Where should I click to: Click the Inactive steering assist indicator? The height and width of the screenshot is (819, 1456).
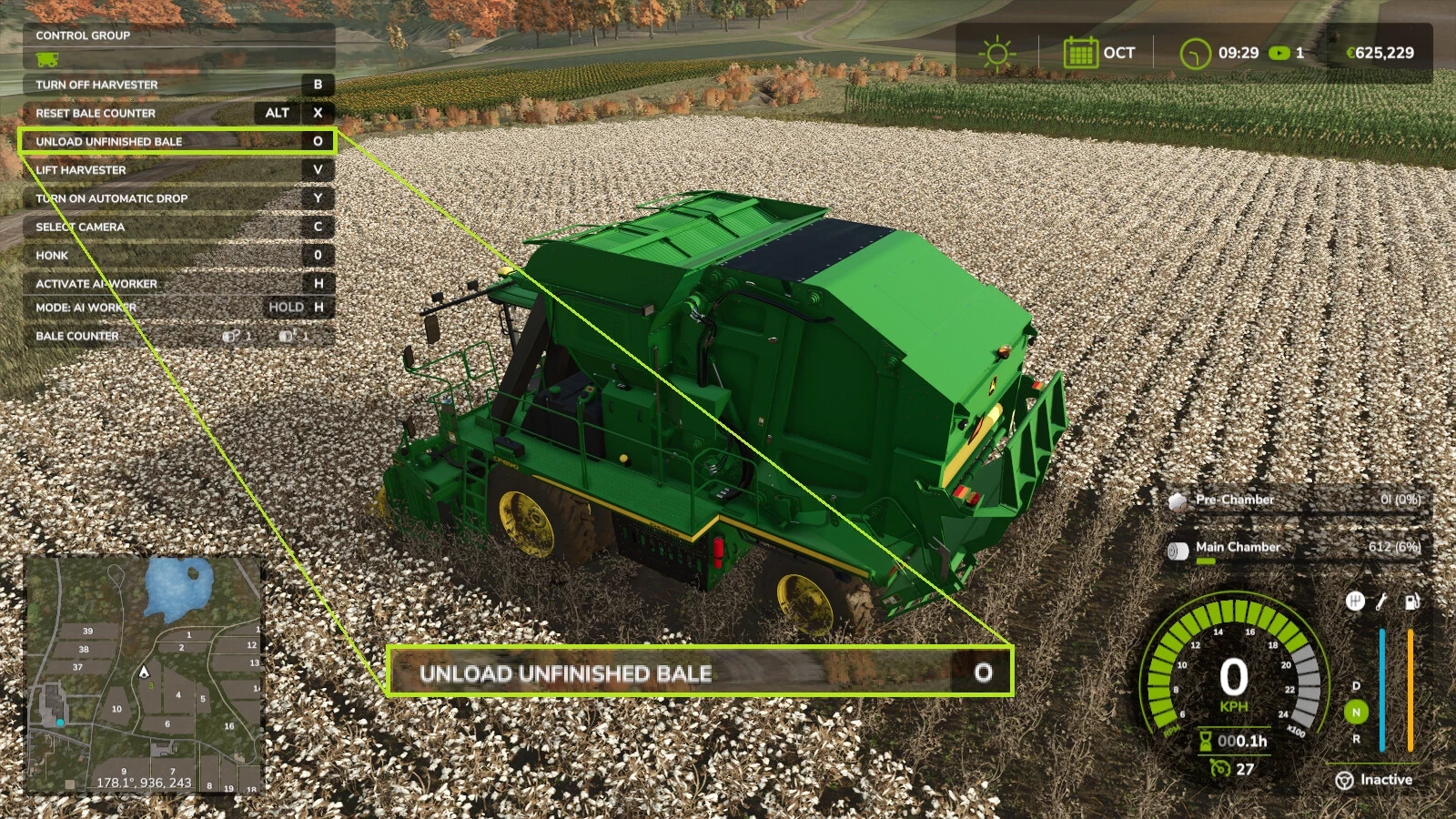click(1374, 780)
